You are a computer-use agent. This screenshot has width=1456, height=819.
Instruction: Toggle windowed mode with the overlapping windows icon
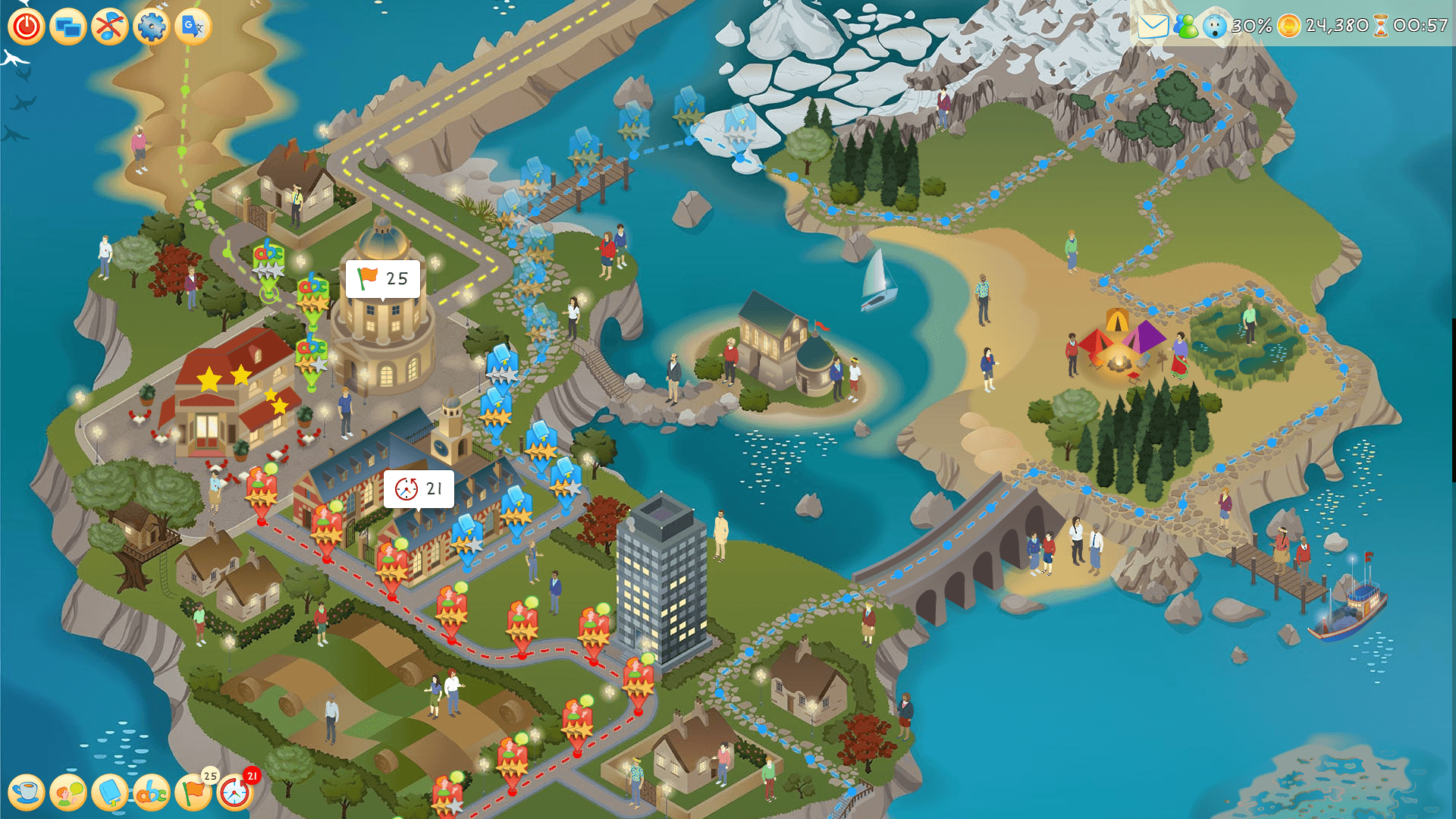click(x=68, y=27)
